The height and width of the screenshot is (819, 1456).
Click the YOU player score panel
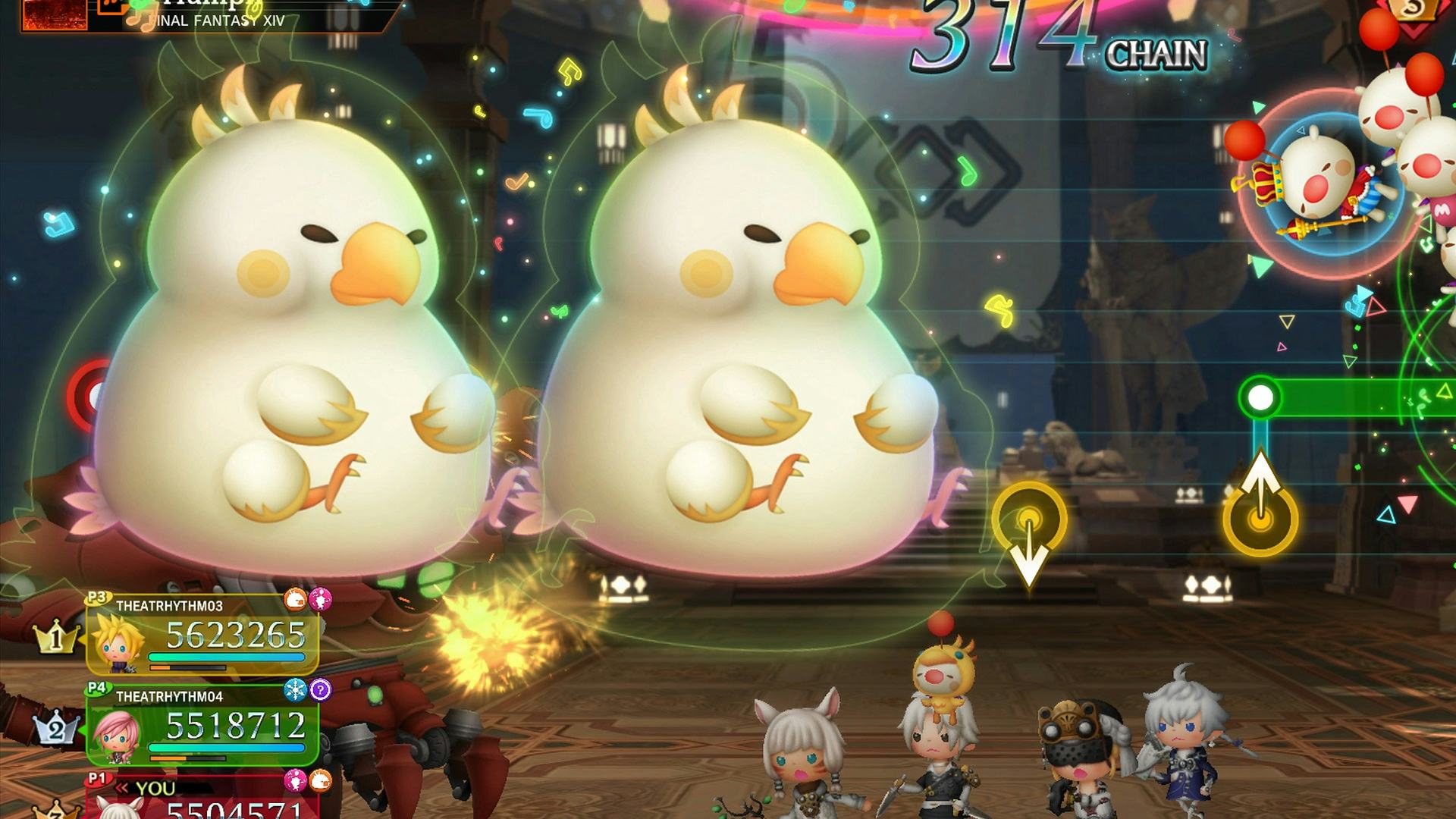[202, 798]
